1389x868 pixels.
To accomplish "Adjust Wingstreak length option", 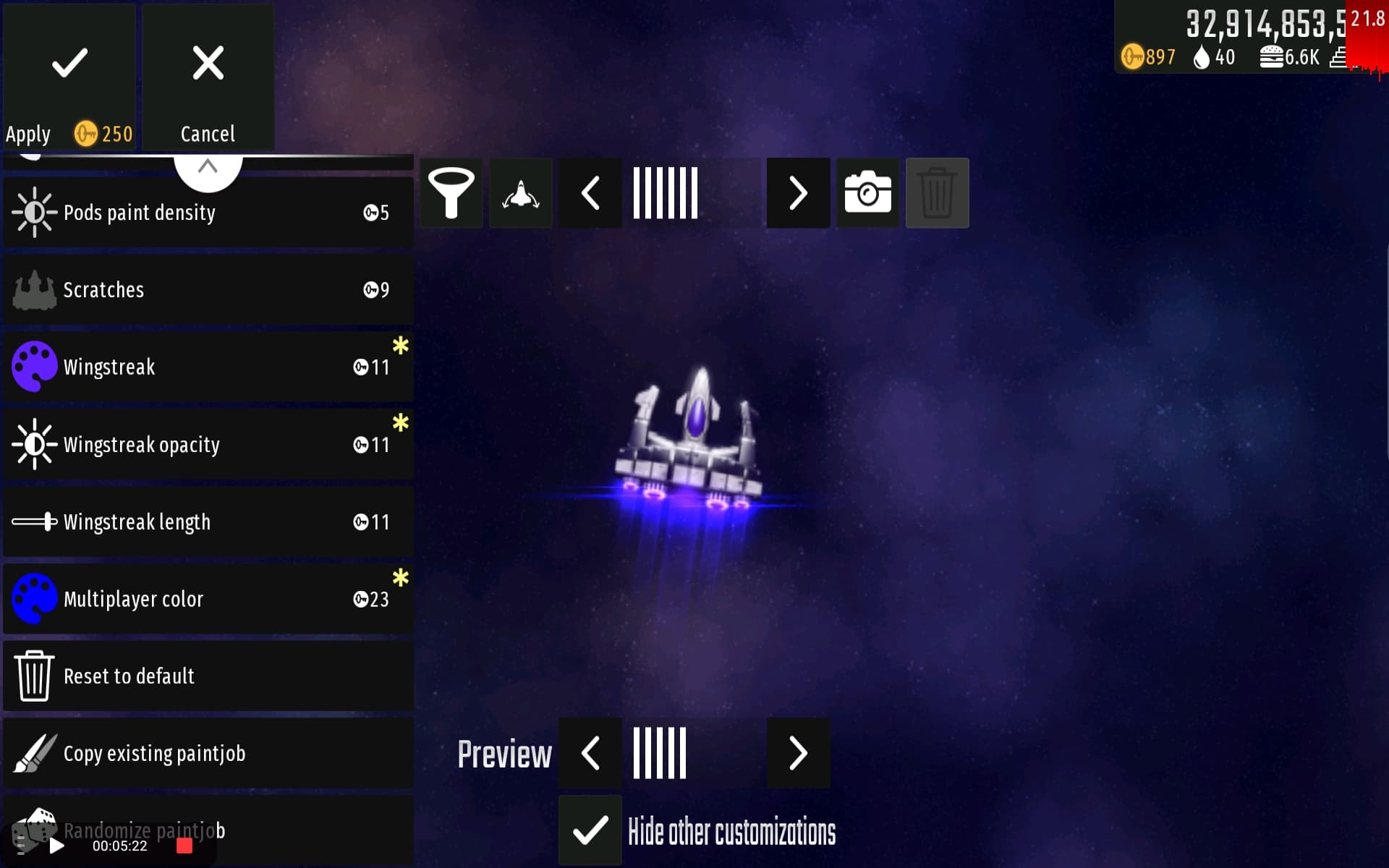I will click(208, 522).
